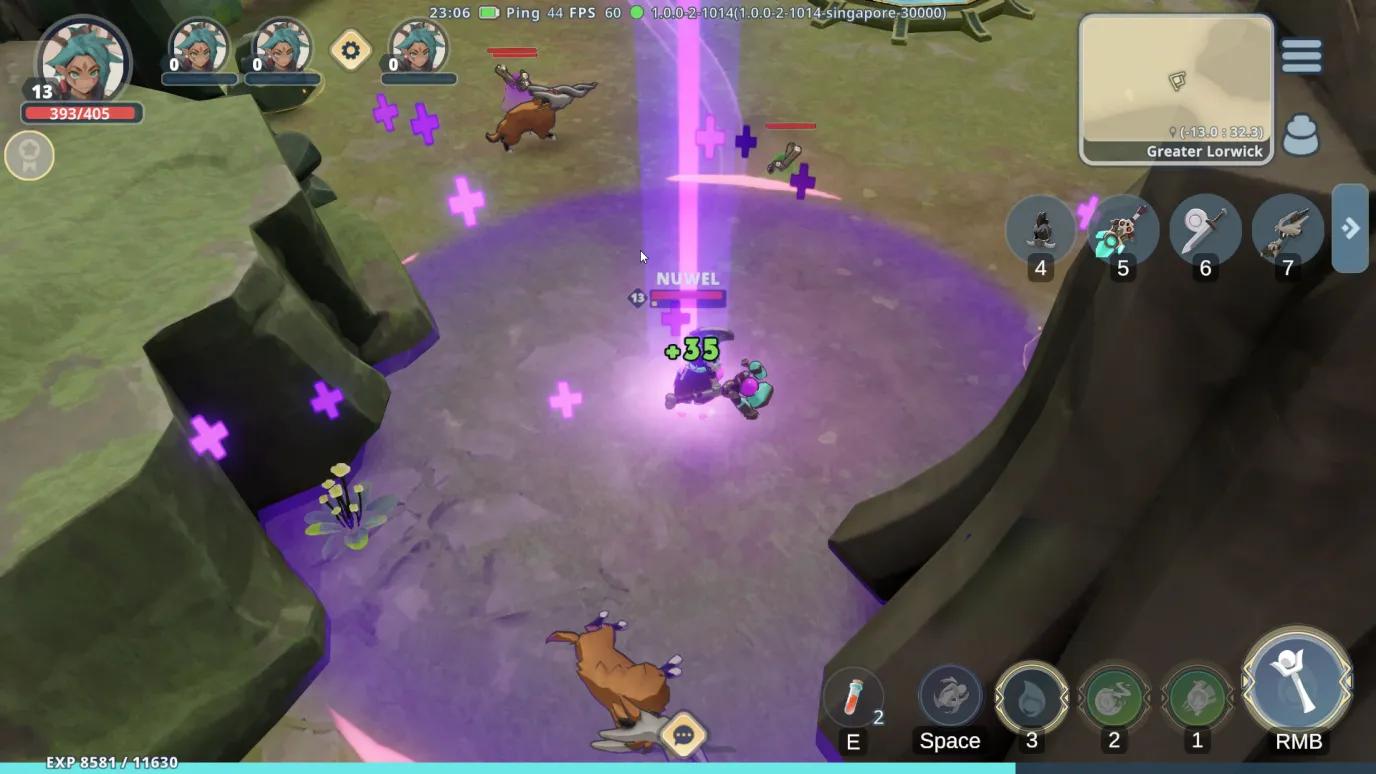Trigger the water drop ability numbered 3
This screenshot has height=774, width=1376.
tap(1032, 697)
